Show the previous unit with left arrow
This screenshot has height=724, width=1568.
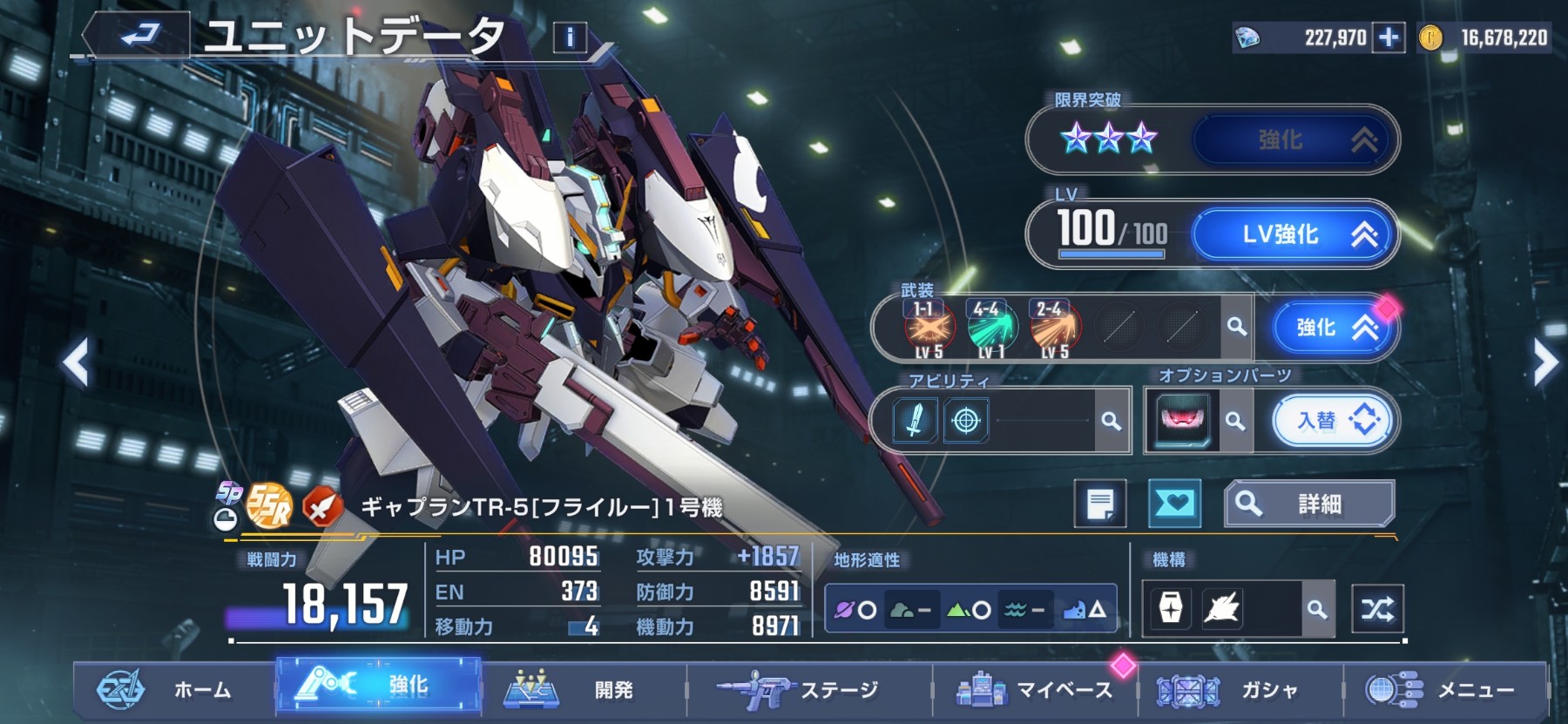coord(77,362)
